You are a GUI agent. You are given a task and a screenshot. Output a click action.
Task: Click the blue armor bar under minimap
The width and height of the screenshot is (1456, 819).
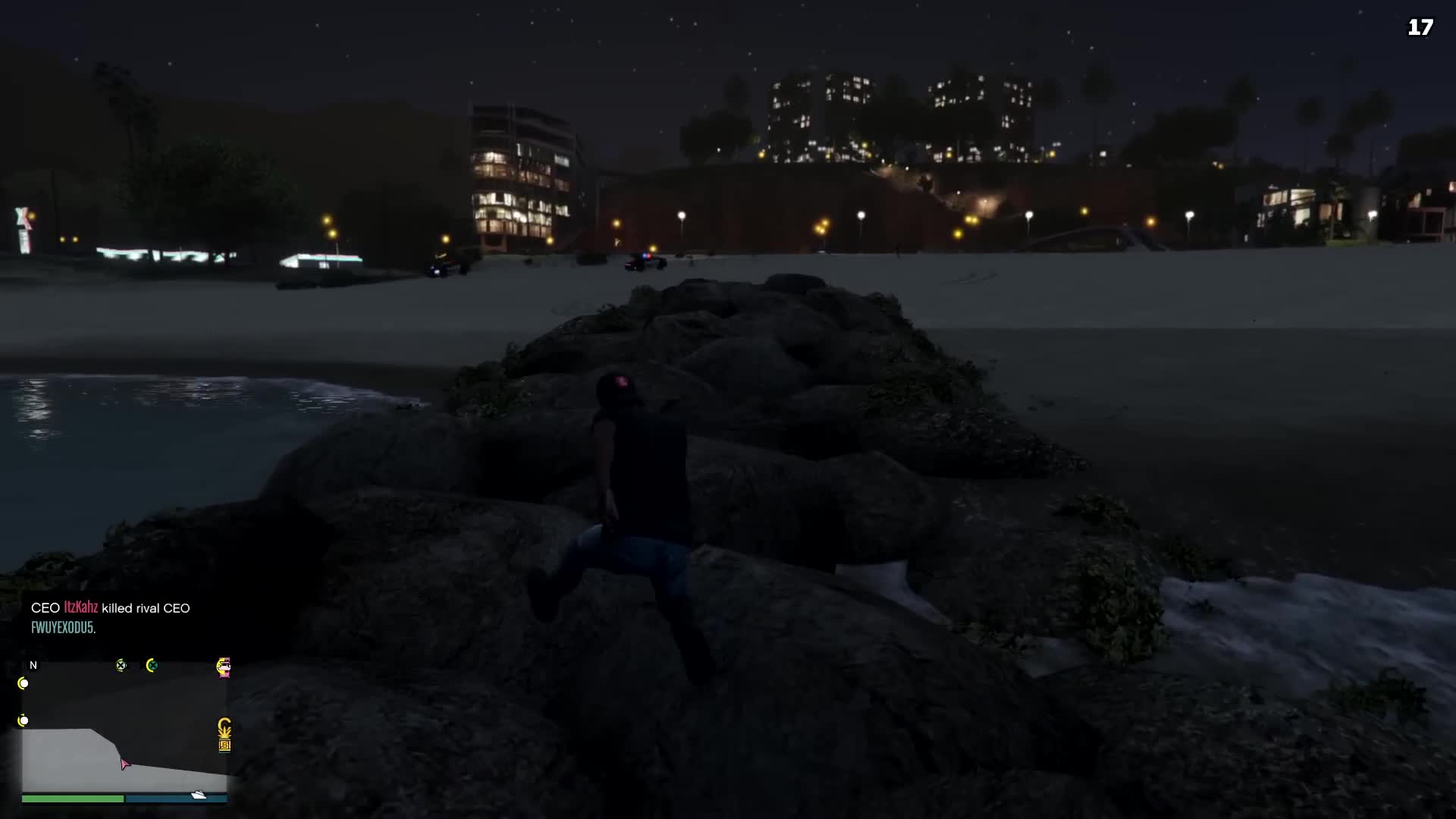tap(174, 799)
